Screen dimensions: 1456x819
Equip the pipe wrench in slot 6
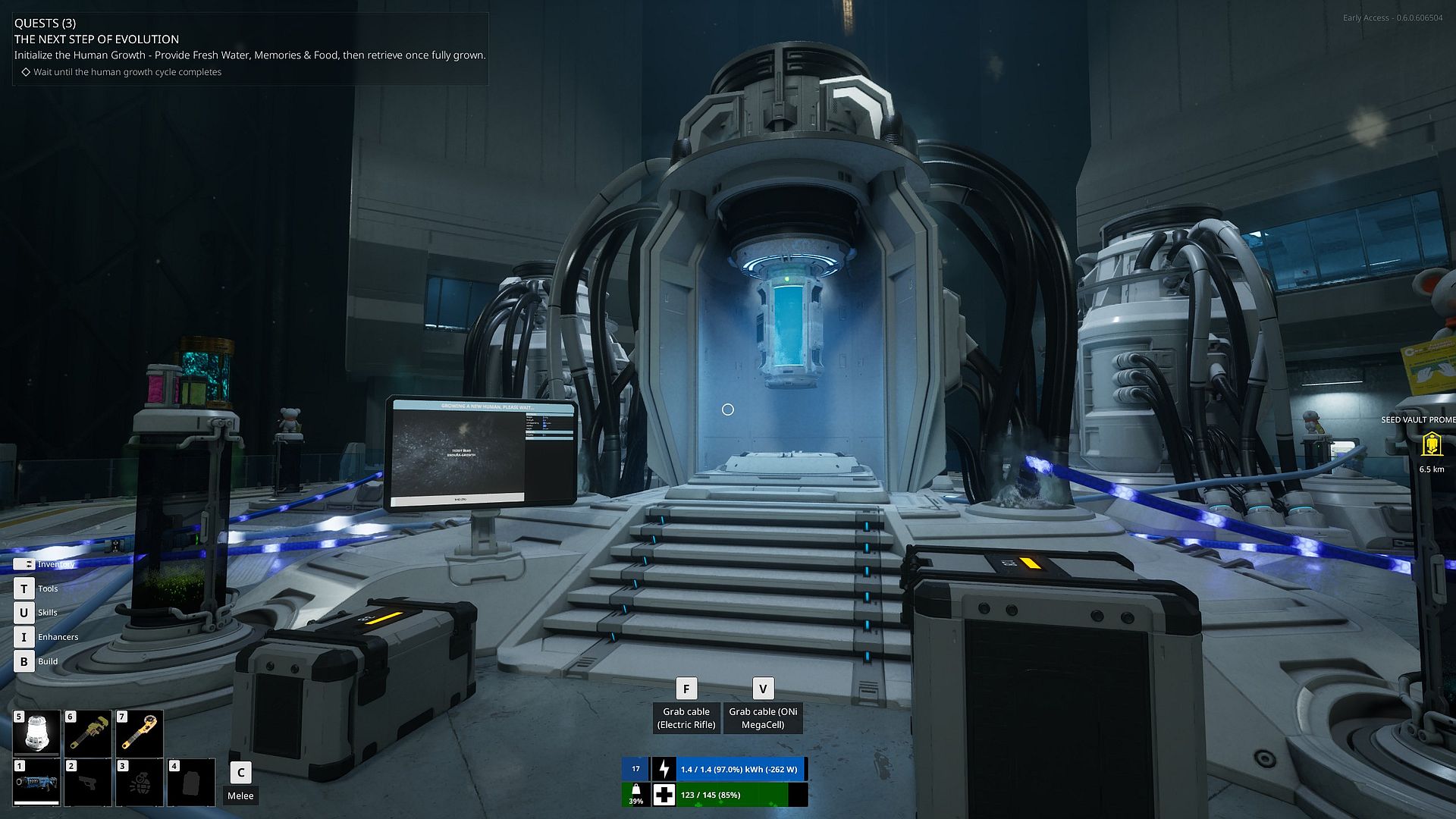pyautogui.click(x=89, y=733)
